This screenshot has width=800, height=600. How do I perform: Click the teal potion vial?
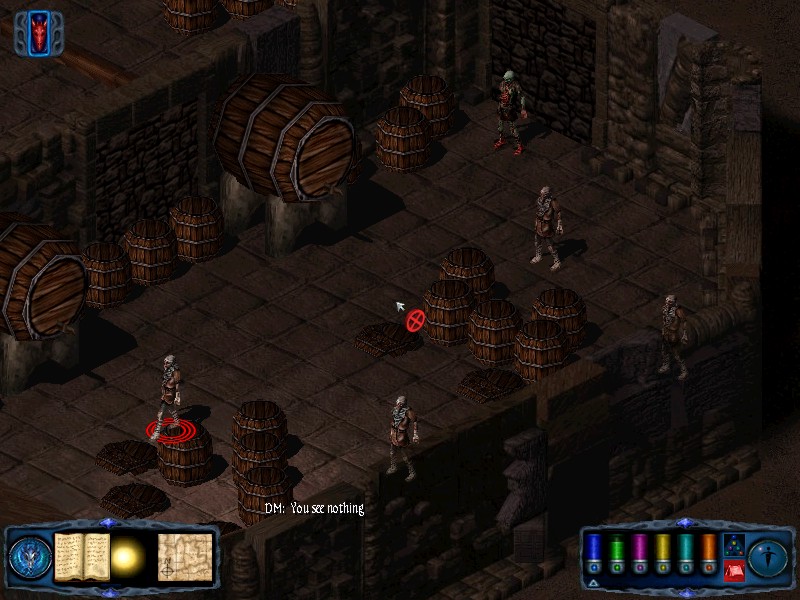pos(685,552)
